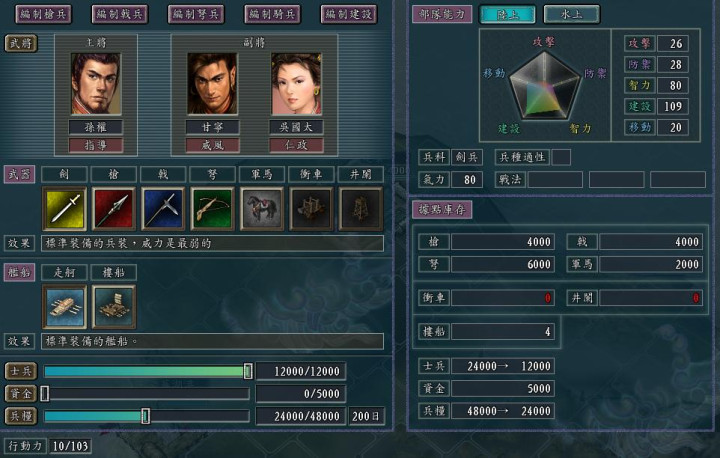
Task: Choose the 樓船 warship icon
Action: pos(114,306)
